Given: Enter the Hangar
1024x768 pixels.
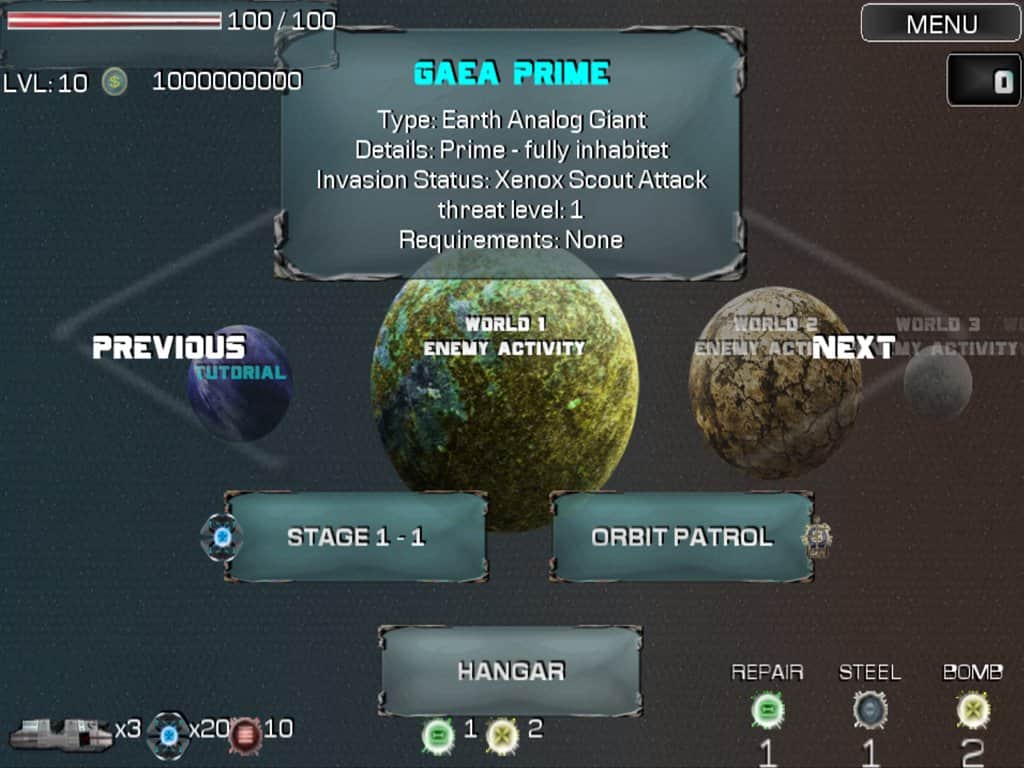Looking at the screenshot, I should click(x=511, y=671).
